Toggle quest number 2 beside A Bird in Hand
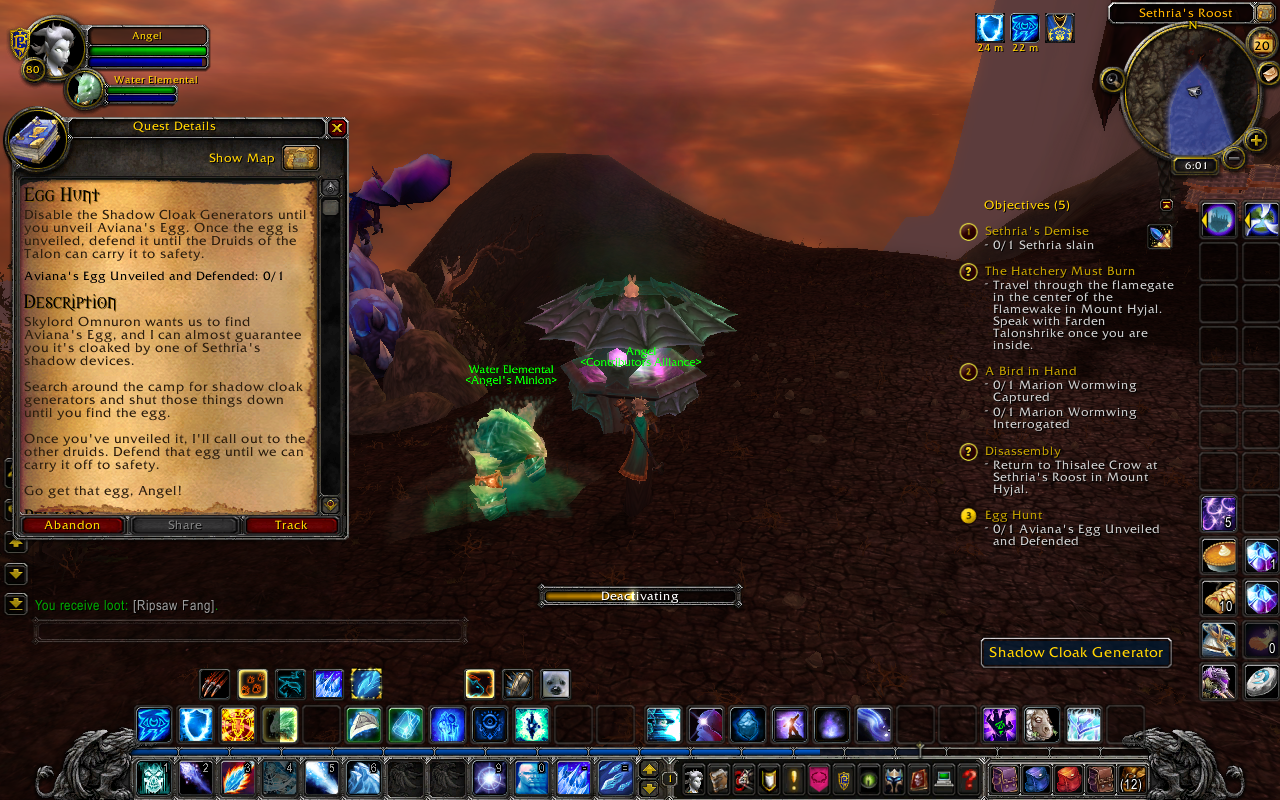1280x800 pixels. [x=968, y=371]
